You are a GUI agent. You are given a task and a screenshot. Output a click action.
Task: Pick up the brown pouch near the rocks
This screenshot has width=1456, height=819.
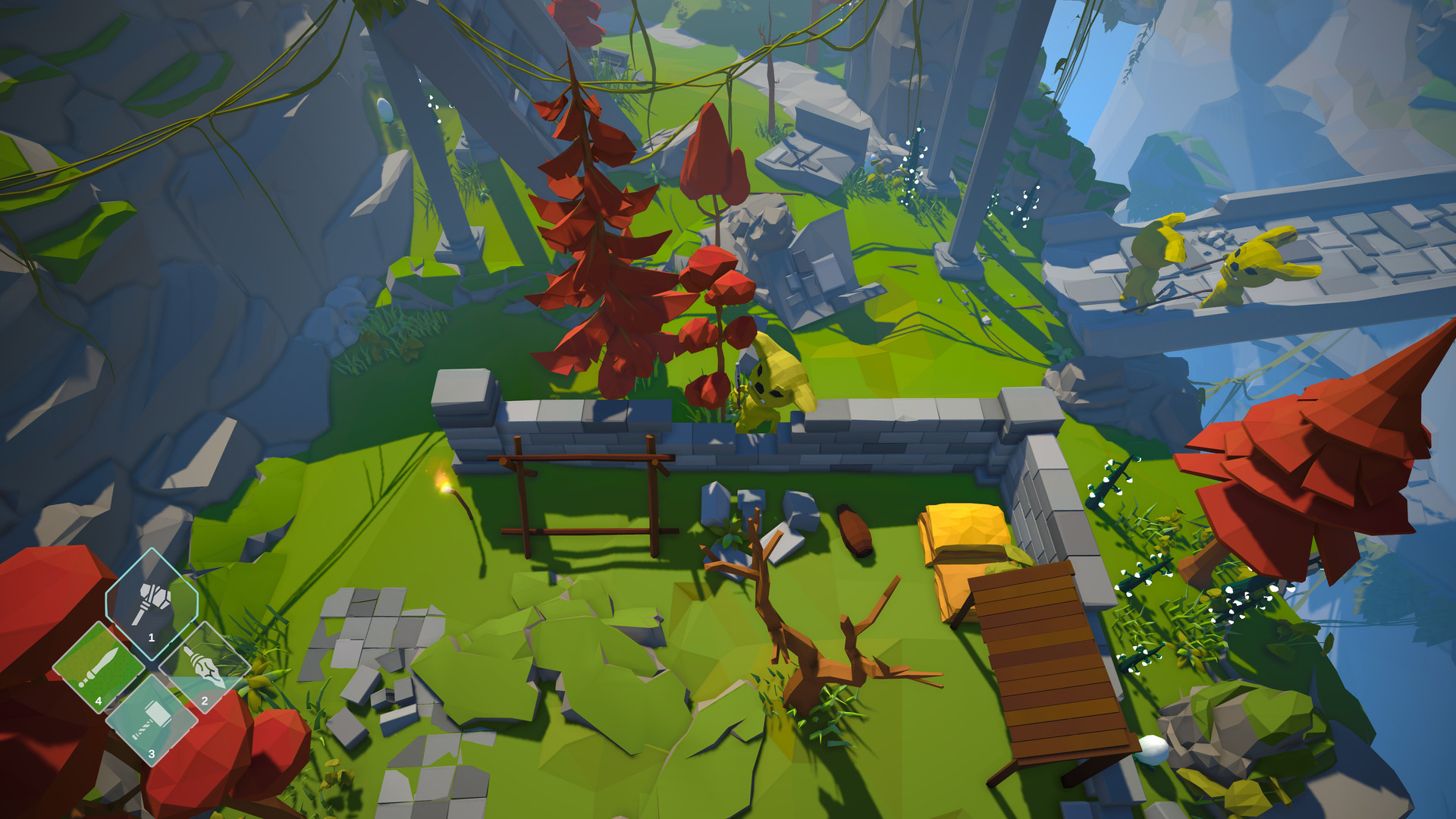coord(853,531)
